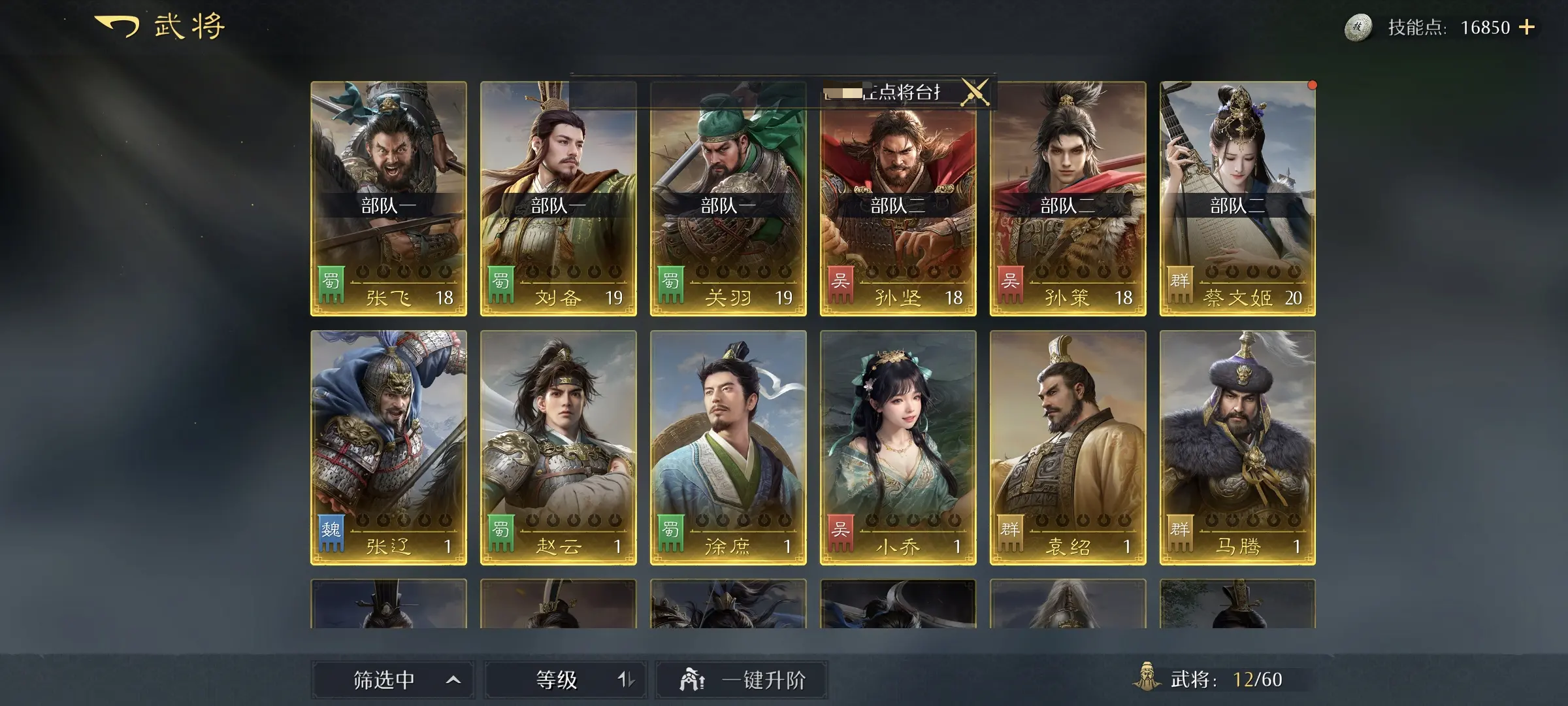Toggle the 等级 sort order arrows
1568x706 pixels.
tap(629, 679)
